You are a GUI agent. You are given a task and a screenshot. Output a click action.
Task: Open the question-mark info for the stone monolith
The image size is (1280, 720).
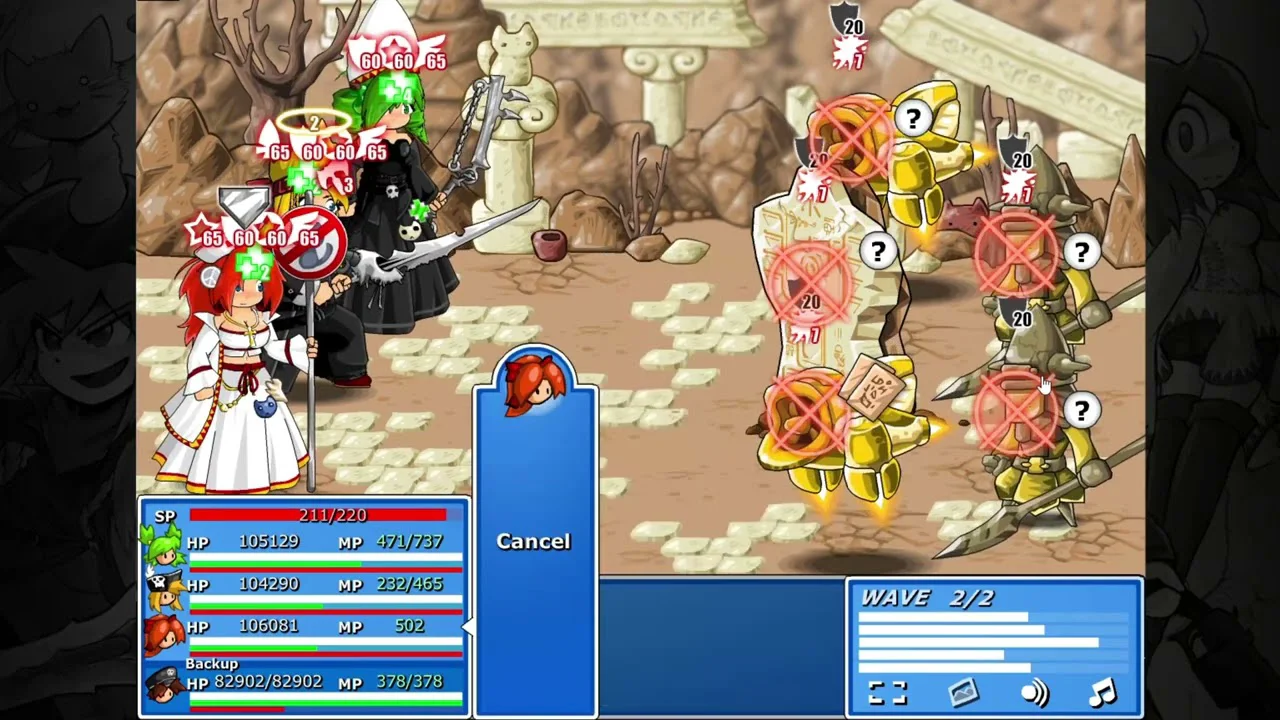pos(878,252)
